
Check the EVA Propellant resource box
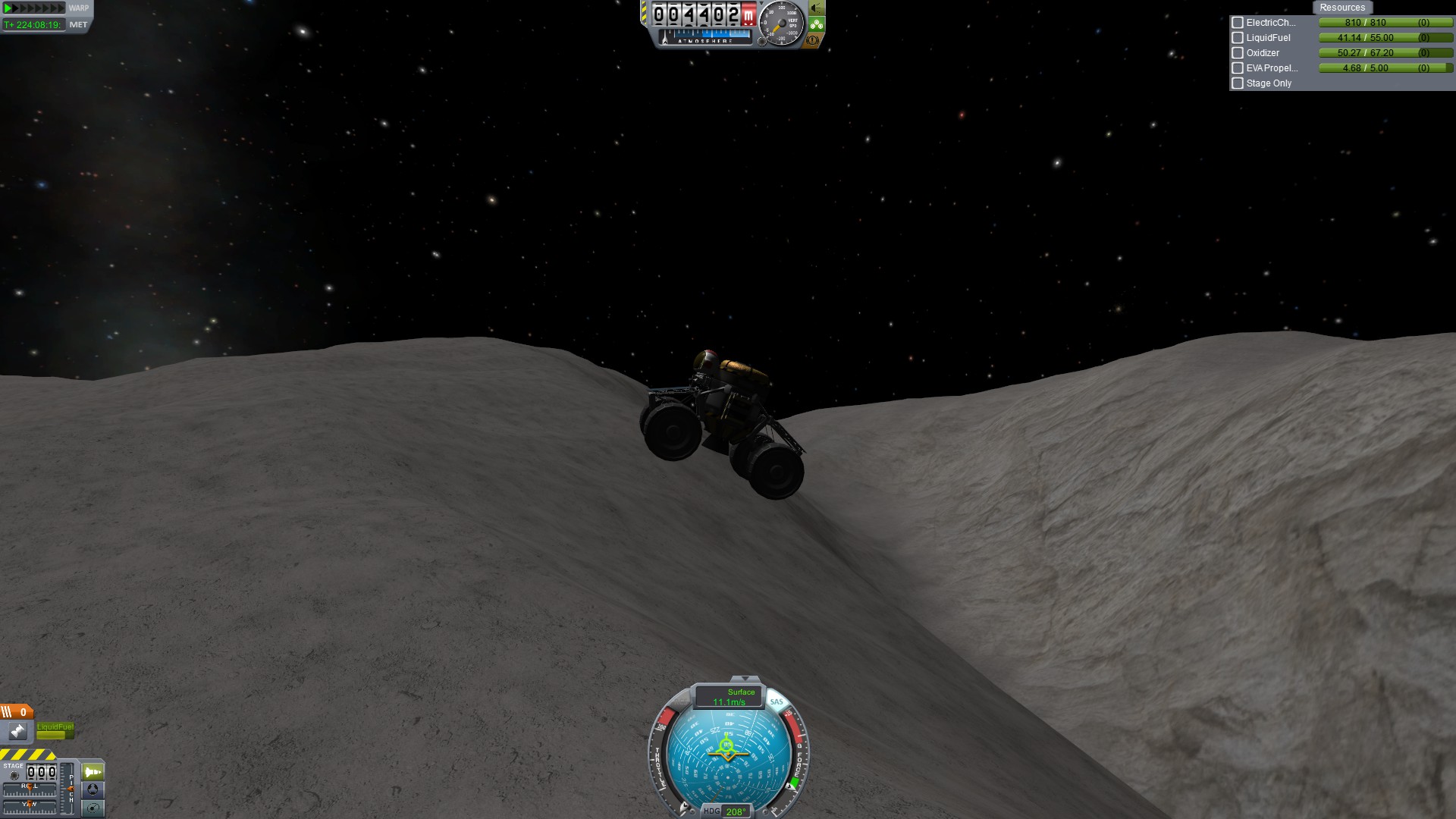point(1238,68)
